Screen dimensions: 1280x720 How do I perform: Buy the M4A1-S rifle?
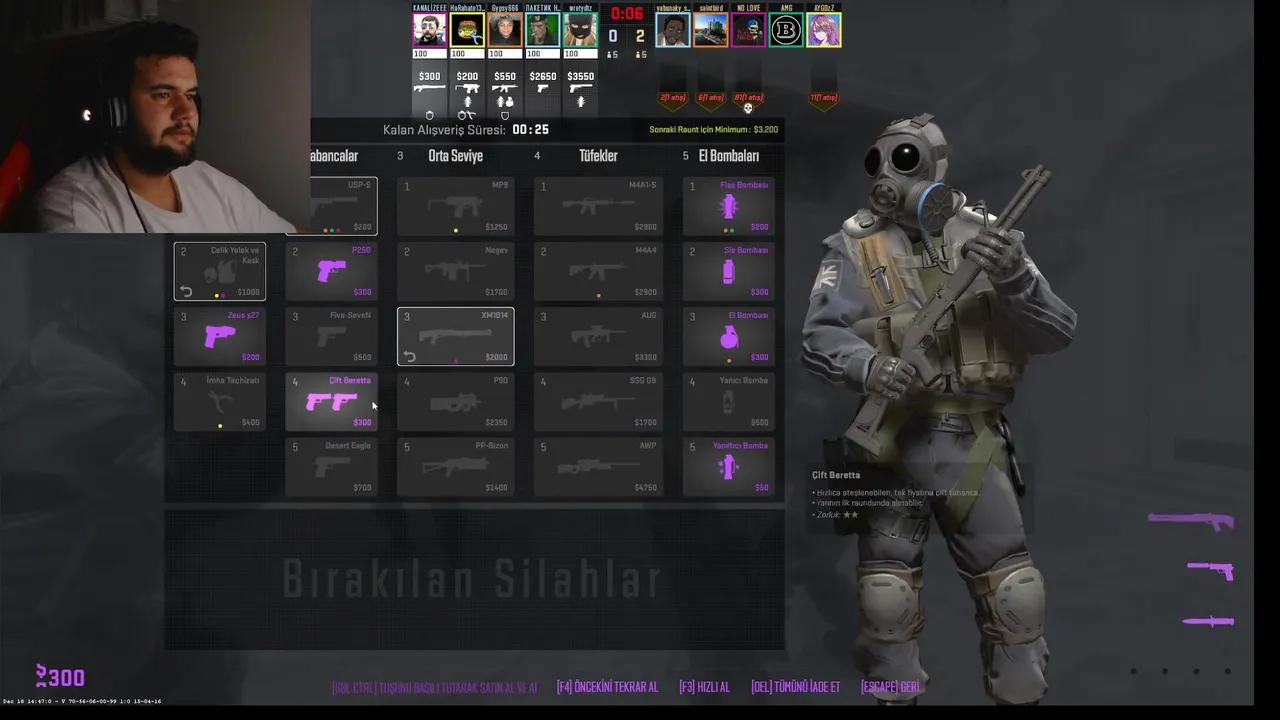tap(597, 205)
